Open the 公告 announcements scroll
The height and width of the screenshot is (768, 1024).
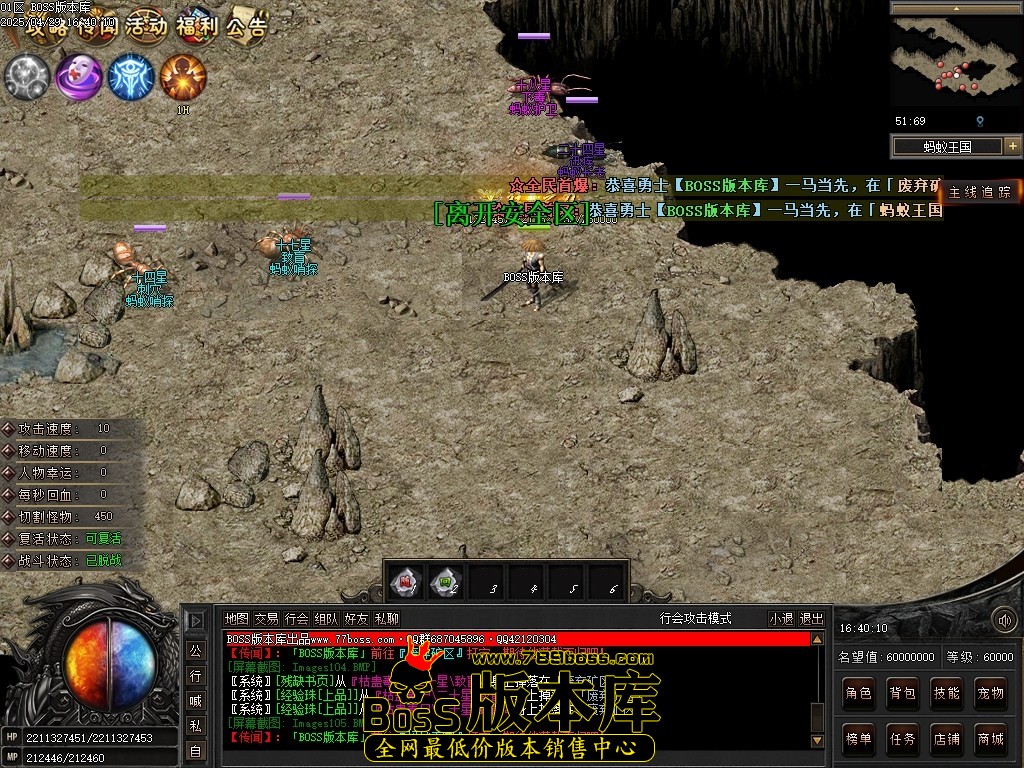(247, 27)
